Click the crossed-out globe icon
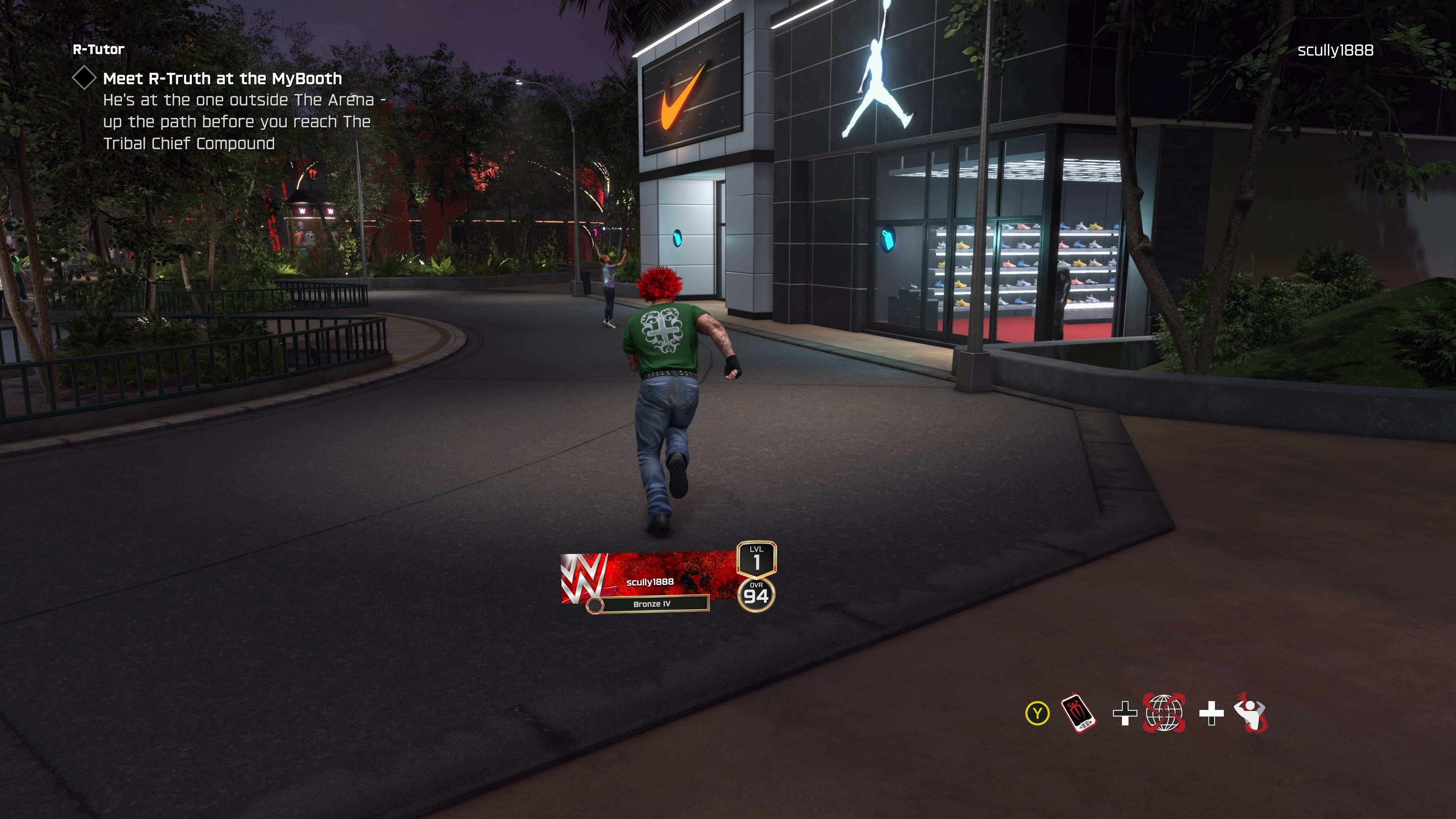This screenshot has height=819, width=1456. (1164, 713)
